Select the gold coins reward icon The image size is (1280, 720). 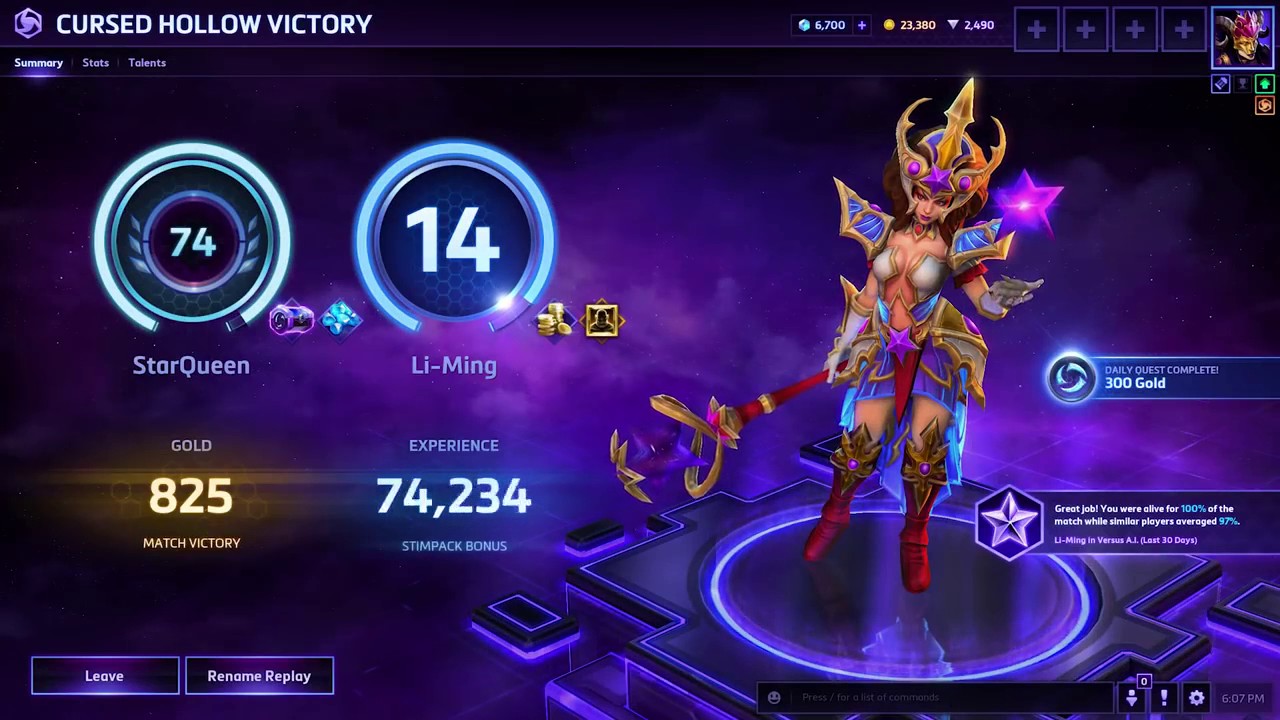point(555,321)
